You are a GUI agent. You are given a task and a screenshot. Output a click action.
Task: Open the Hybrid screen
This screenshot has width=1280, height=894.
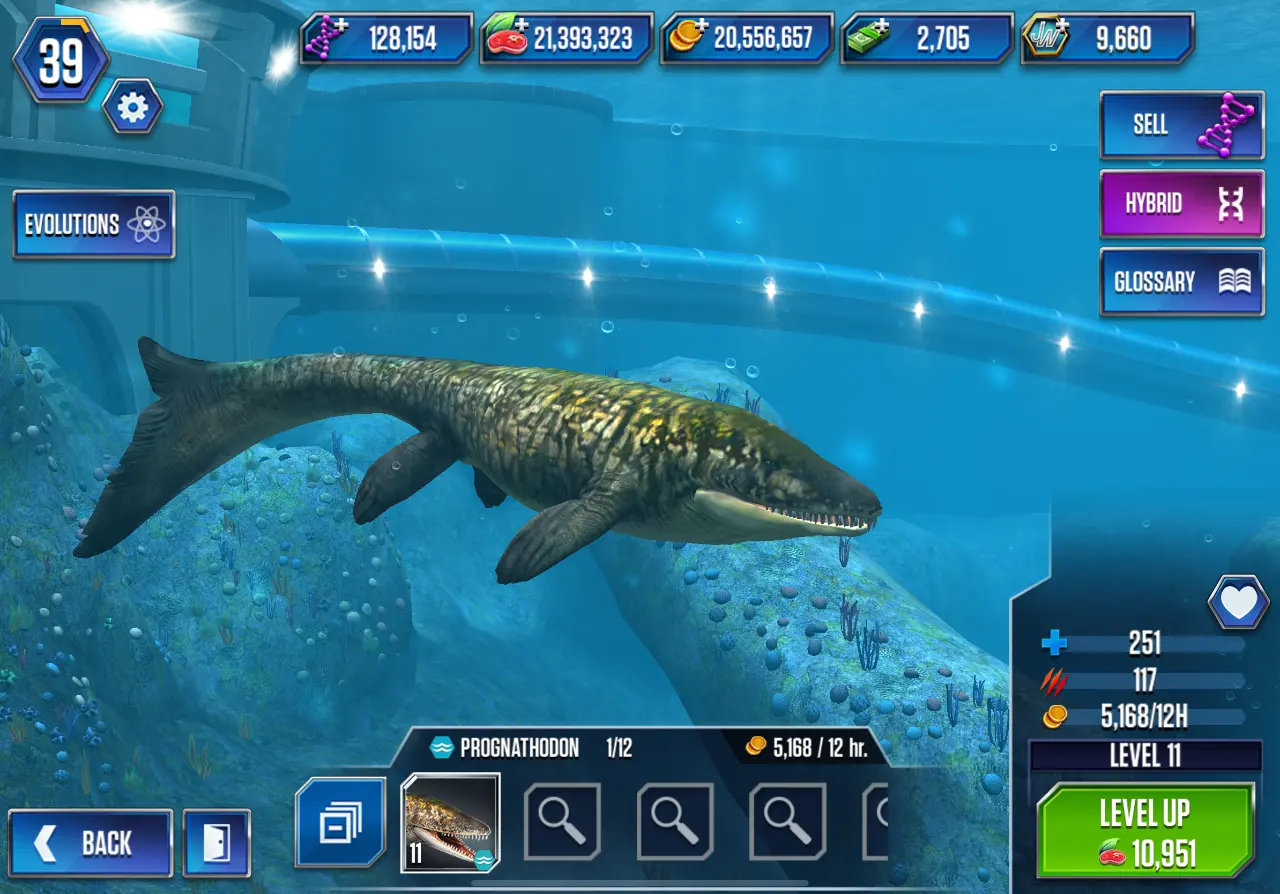(1181, 203)
